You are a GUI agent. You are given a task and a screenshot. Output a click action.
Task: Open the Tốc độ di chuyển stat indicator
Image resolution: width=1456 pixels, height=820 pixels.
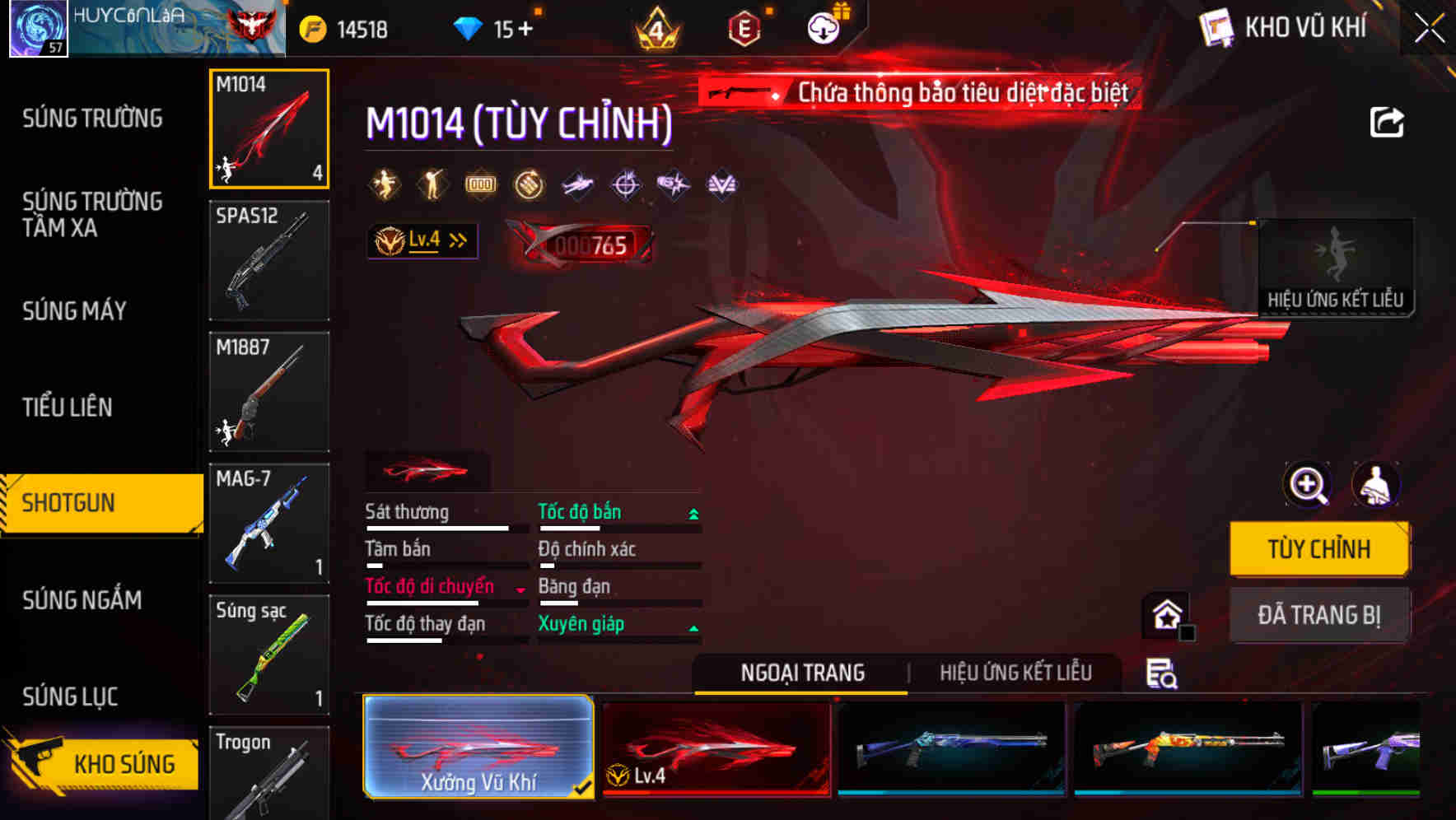[429, 587]
